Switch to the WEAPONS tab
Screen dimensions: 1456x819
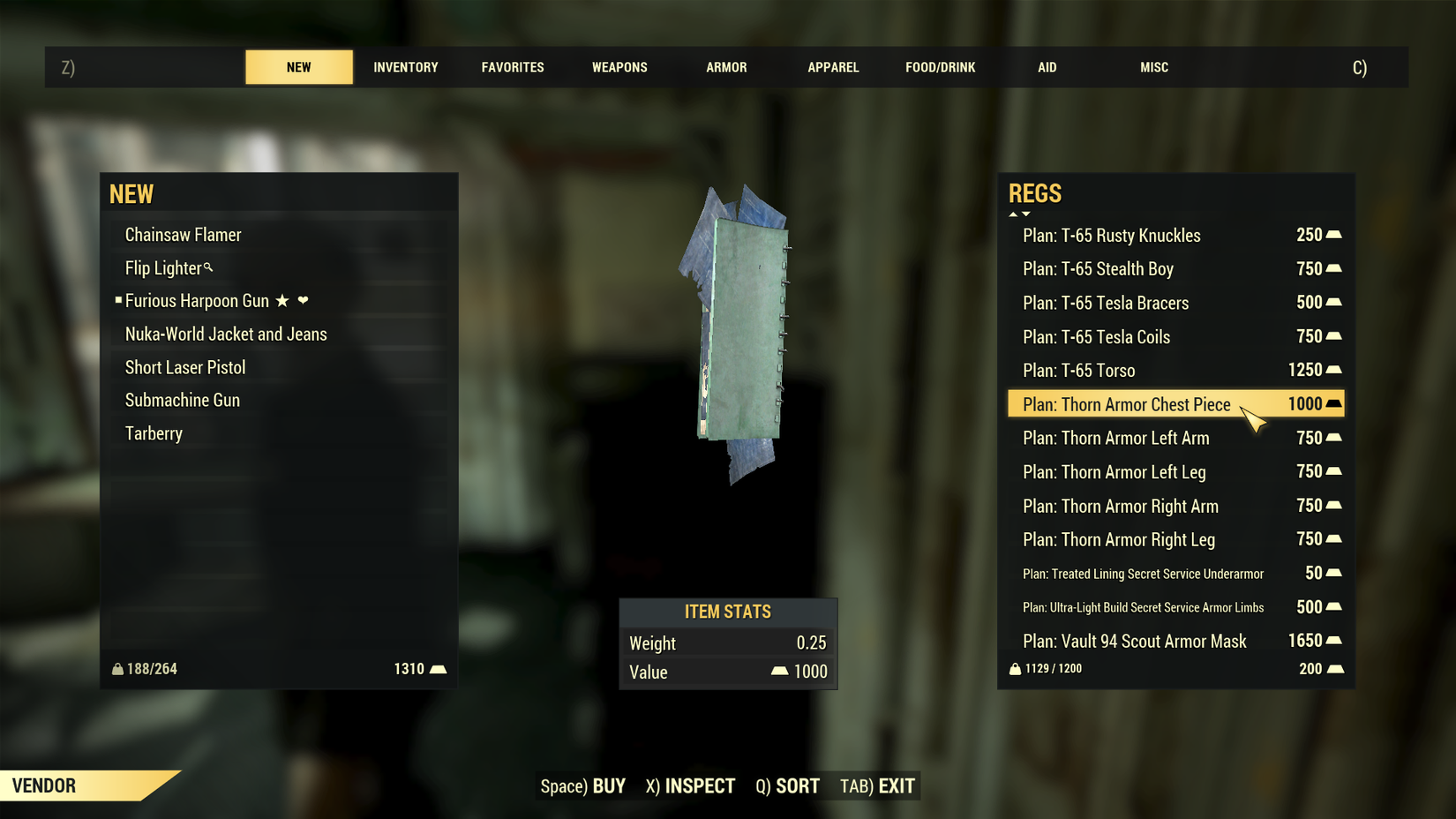coord(619,66)
